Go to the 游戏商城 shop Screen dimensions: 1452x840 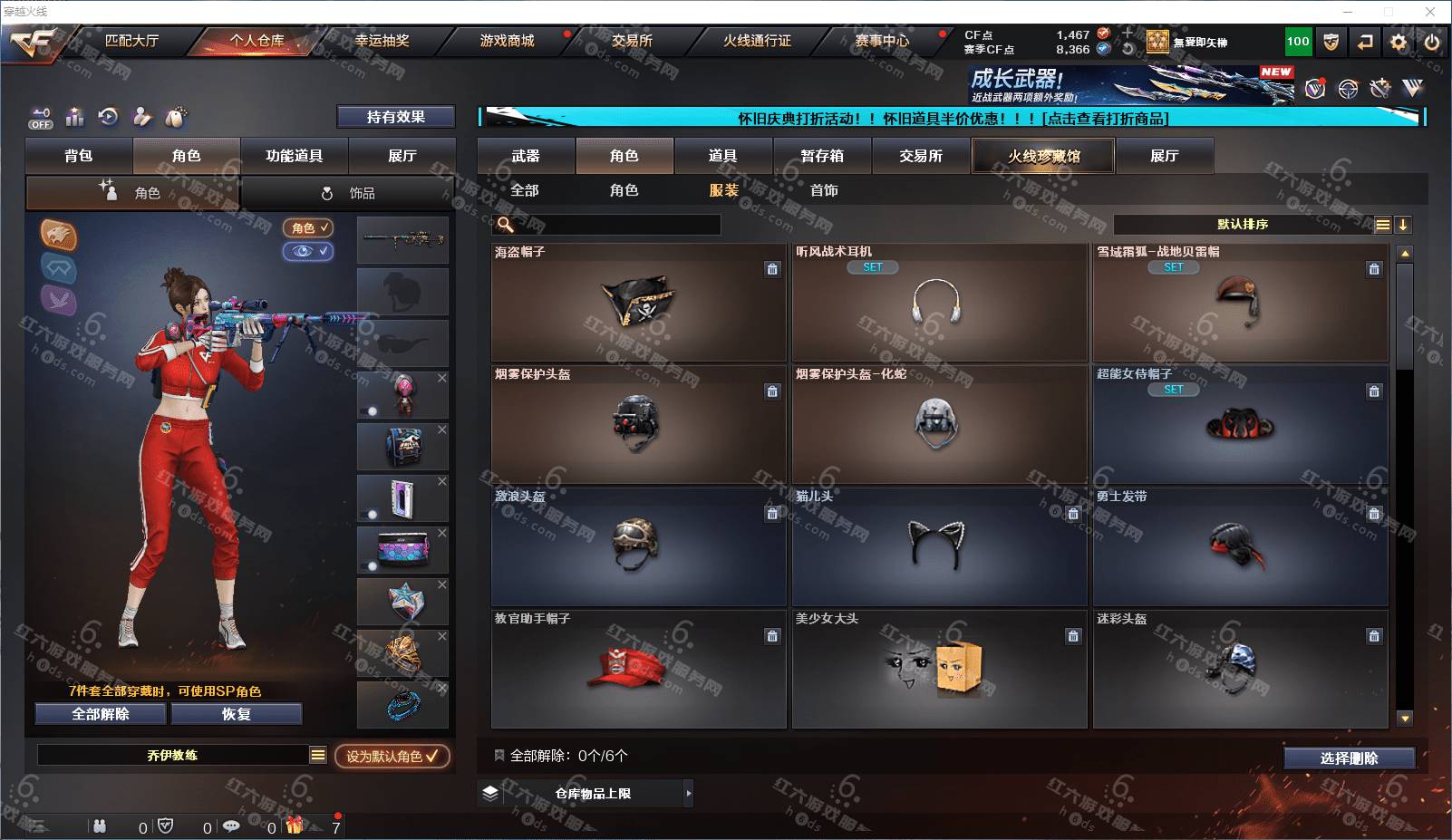(507, 41)
